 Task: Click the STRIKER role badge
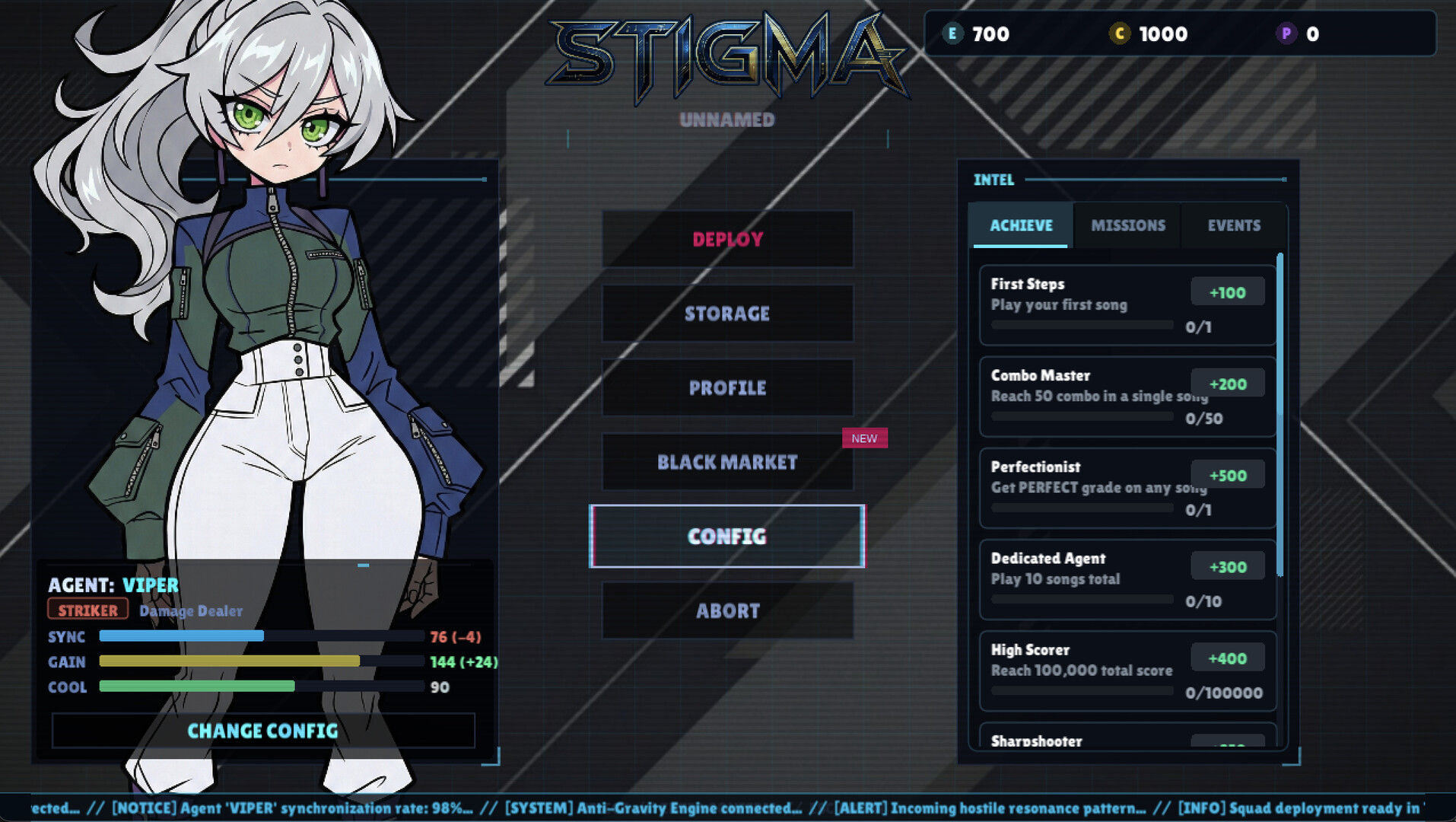click(87, 610)
